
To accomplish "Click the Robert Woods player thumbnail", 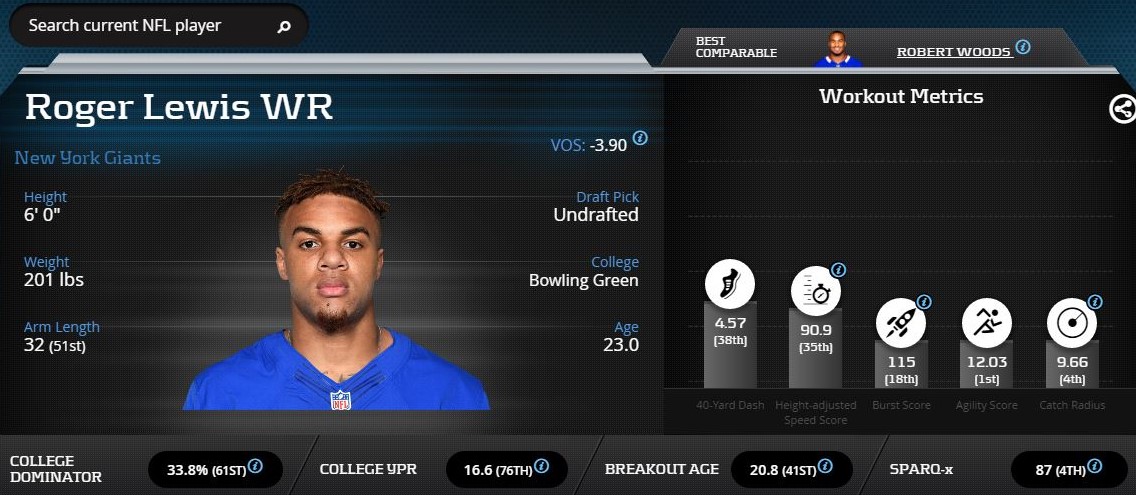I will click(838, 49).
